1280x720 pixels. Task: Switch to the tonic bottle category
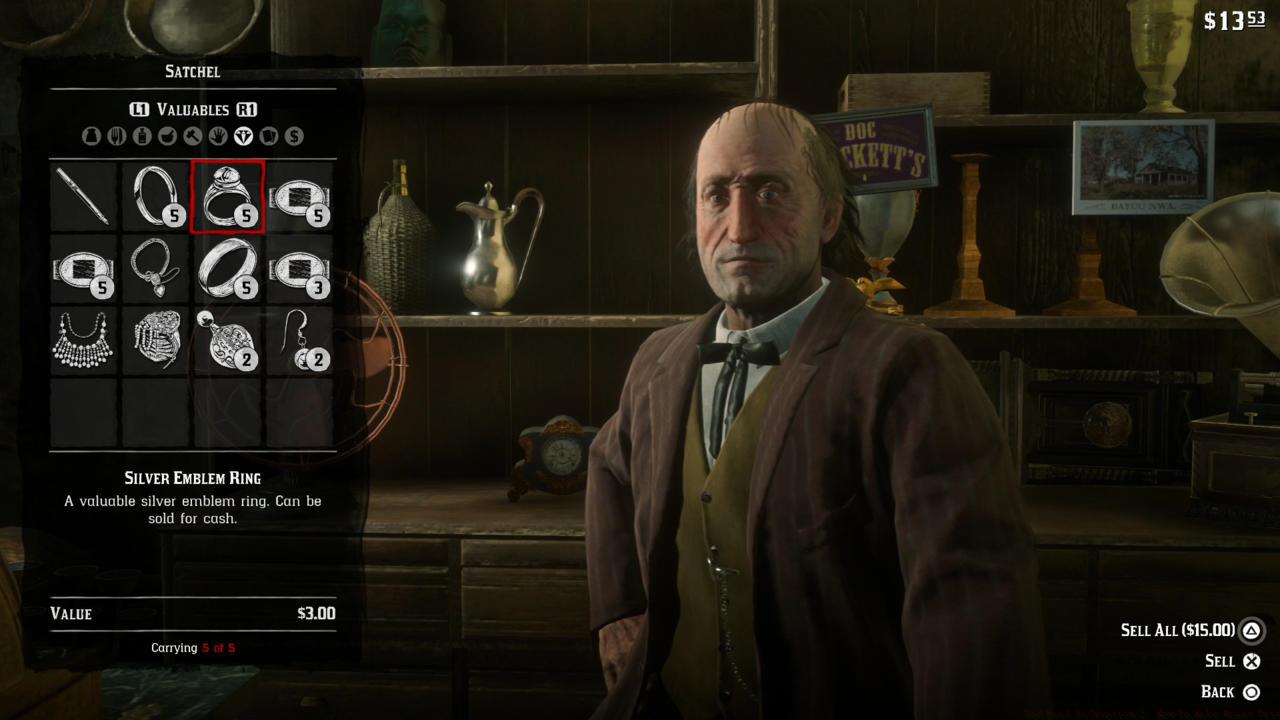[x=142, y=136]
